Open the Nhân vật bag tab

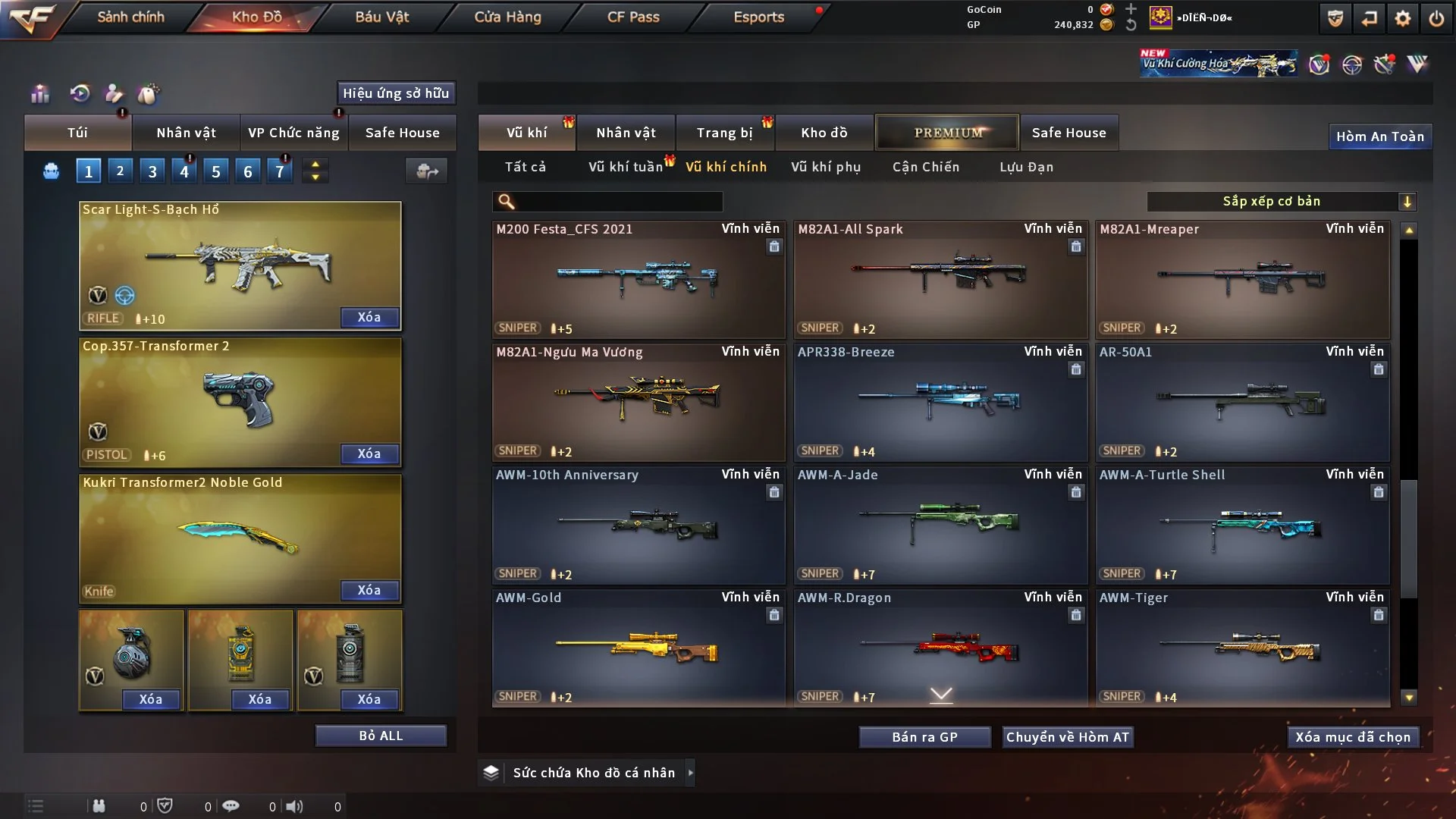[x=186, y=133]
